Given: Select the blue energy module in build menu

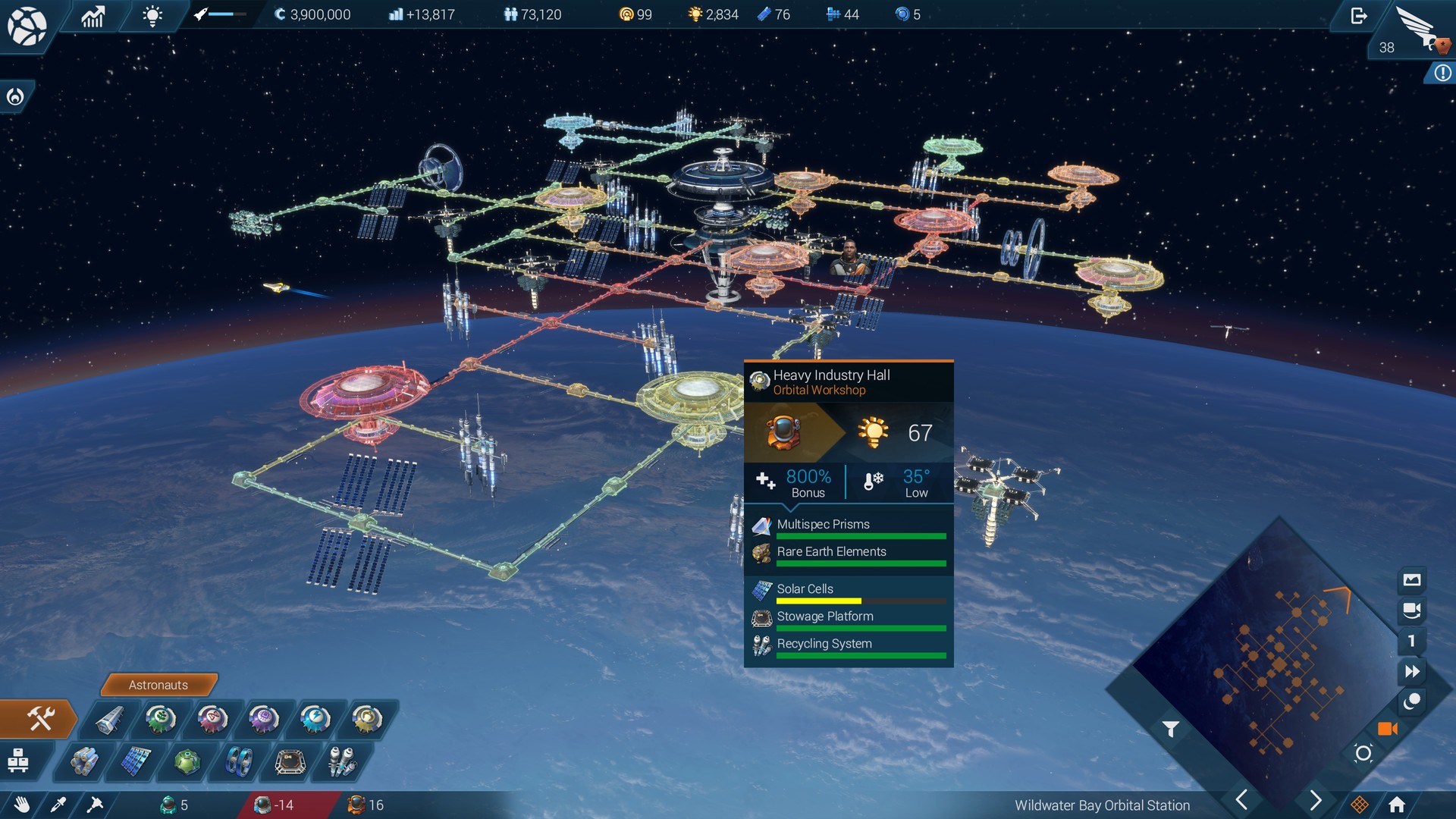Looking at the screenshot, I should [316, 720].
